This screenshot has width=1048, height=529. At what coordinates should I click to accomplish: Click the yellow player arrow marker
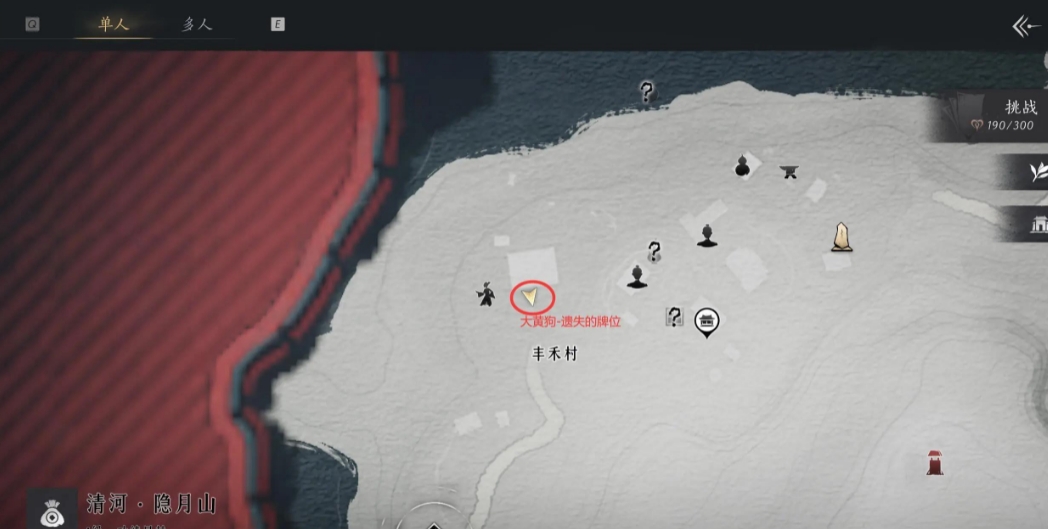tap(532, 296)
